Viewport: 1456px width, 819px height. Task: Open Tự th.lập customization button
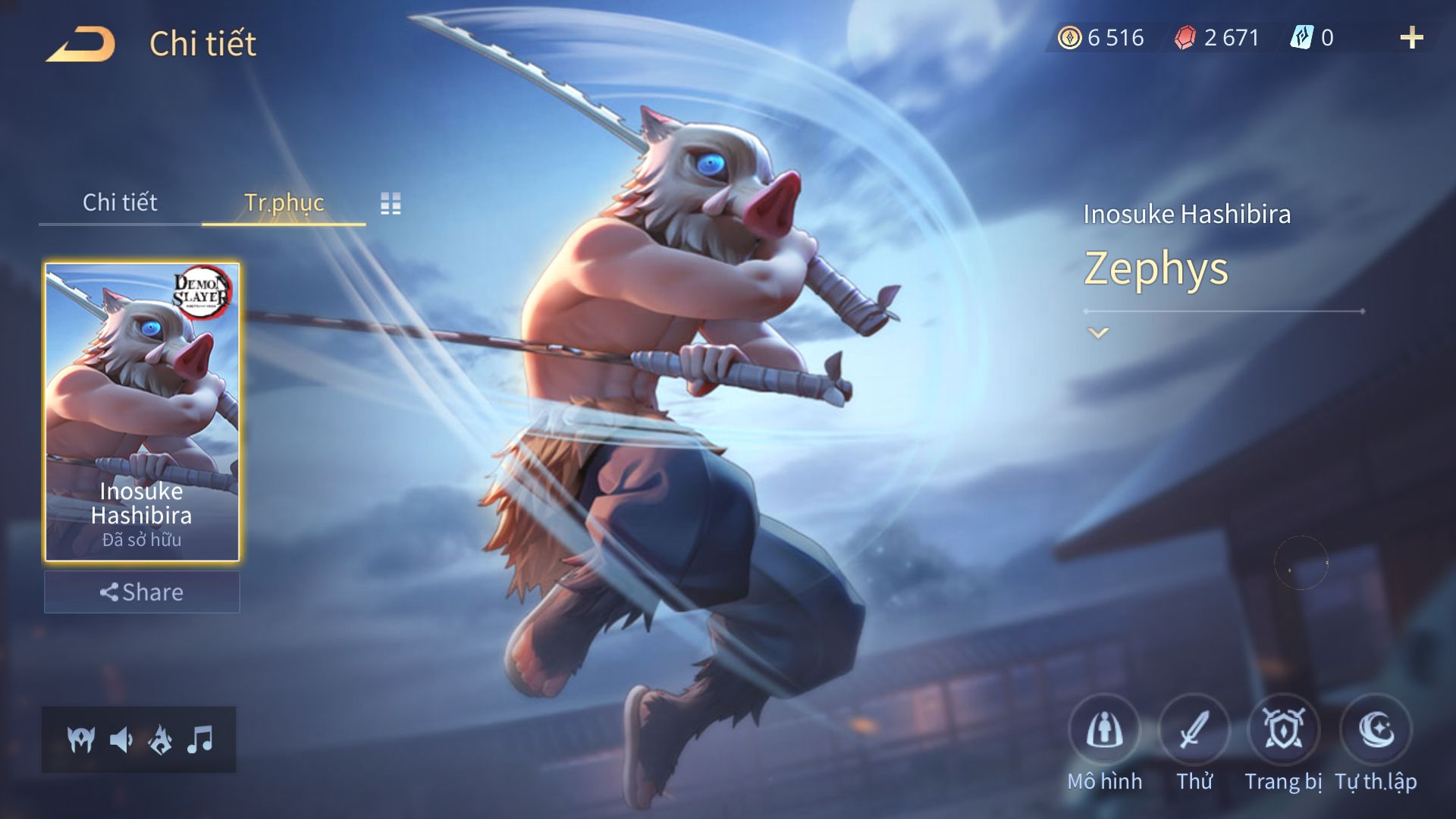tap(1376, 730)
